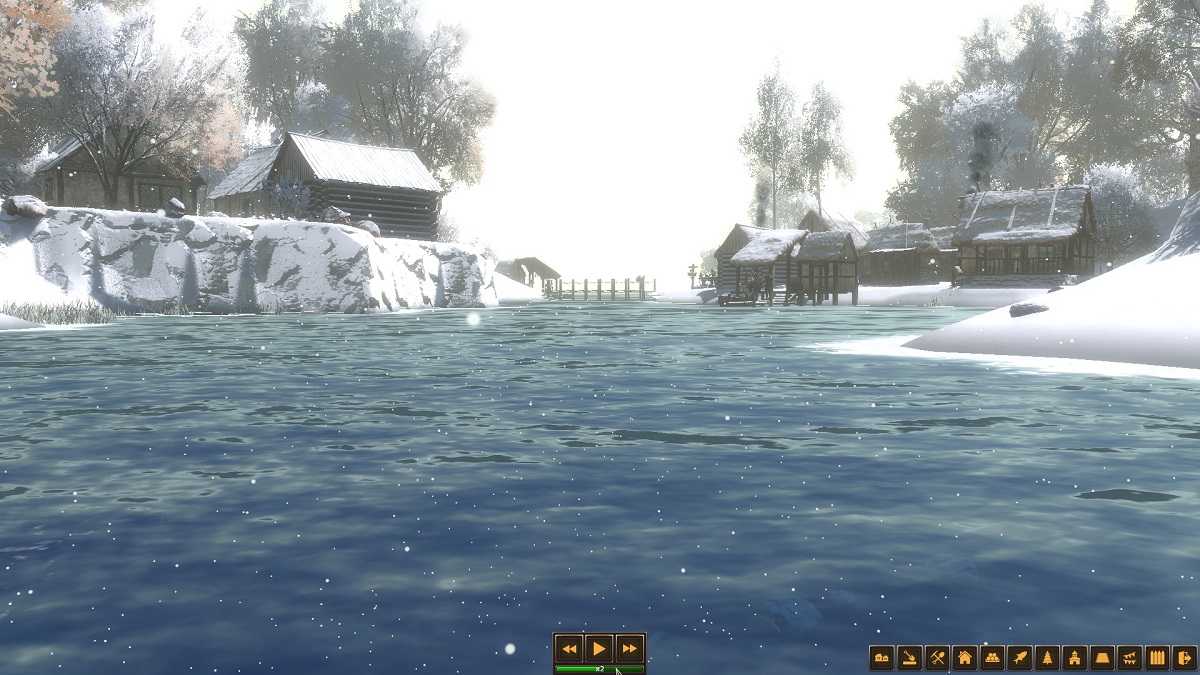1200x675 pixels.
Task: Click the play button to resume time
Action: pos(598,648)
